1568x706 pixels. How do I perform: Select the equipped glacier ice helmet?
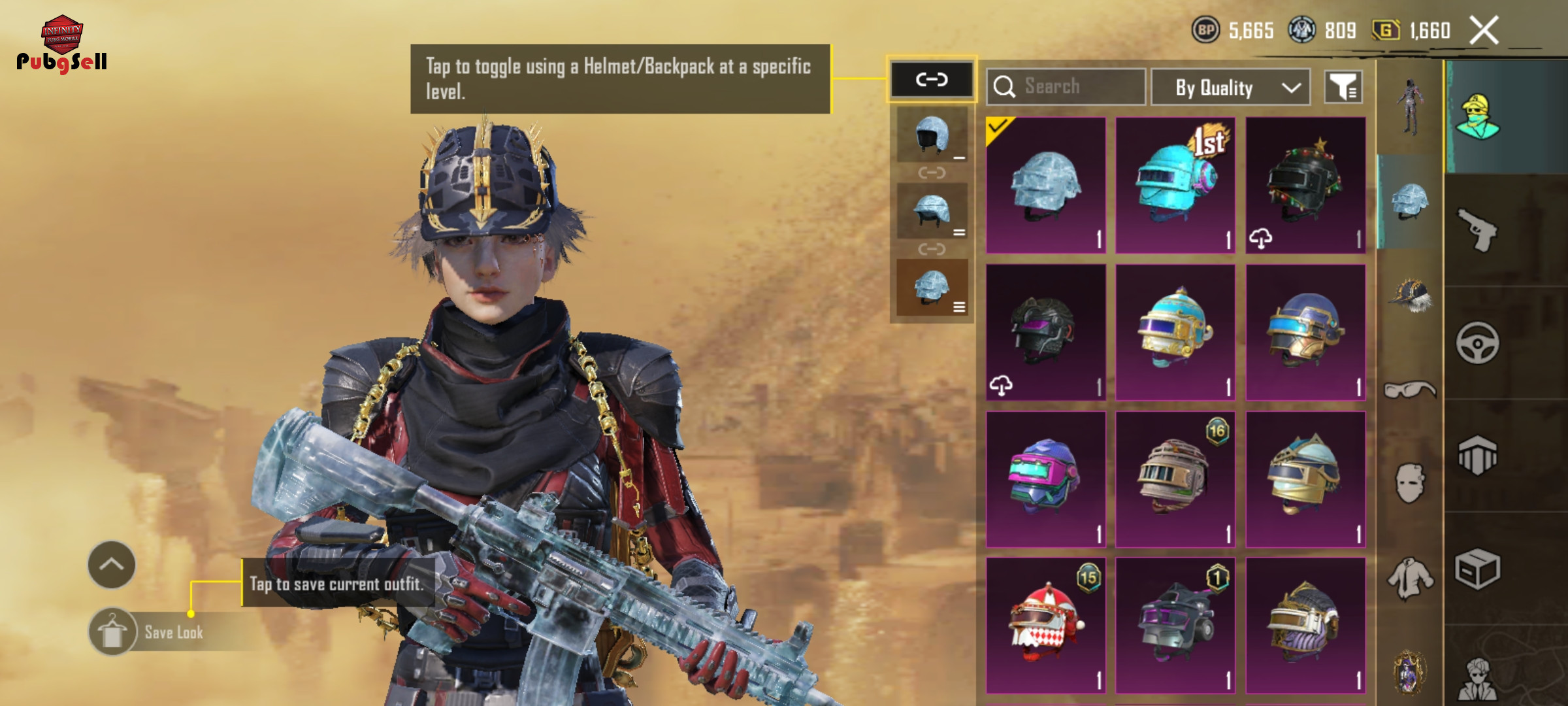[x=1045, y=185]
